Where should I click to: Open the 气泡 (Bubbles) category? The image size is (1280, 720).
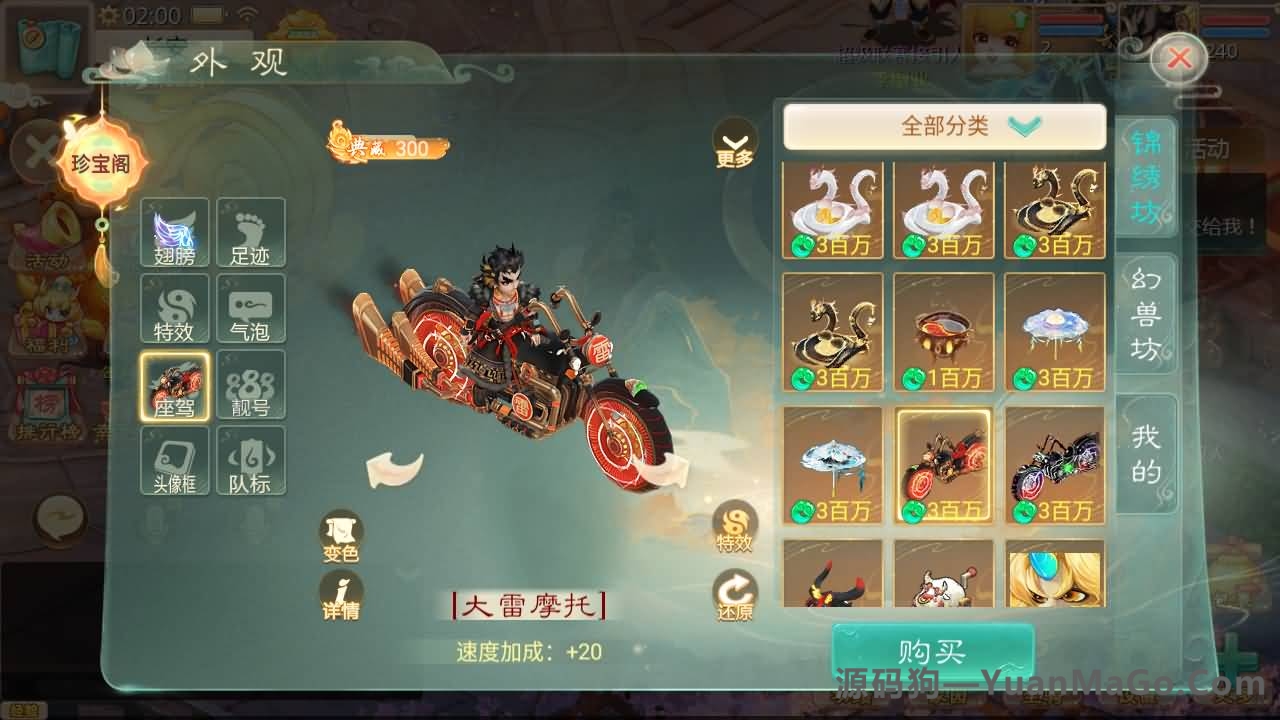click(251, 308)
